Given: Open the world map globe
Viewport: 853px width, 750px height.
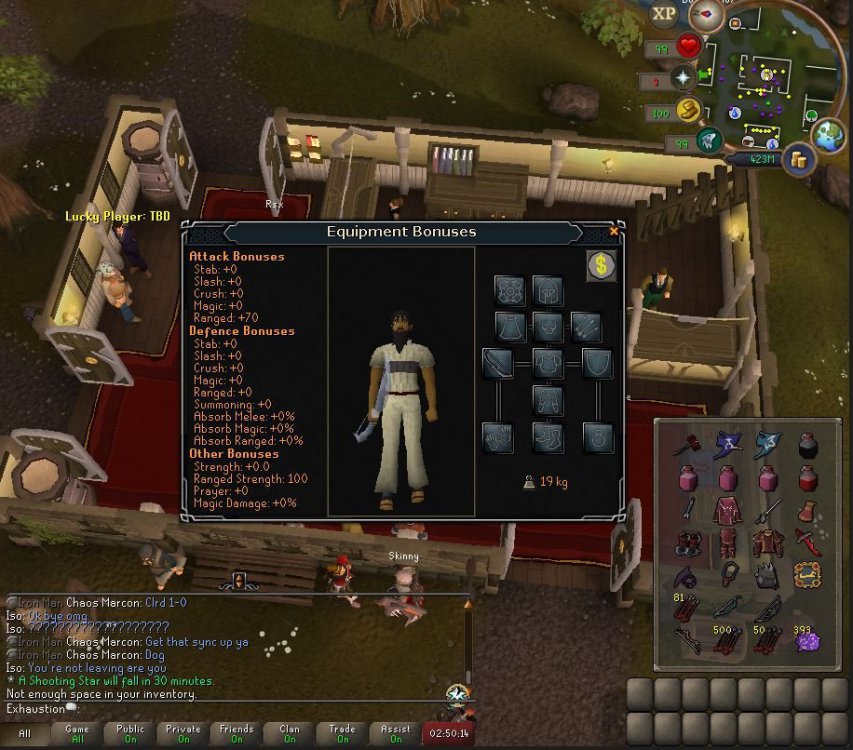Looking at the screenshot, I should 829,136.
